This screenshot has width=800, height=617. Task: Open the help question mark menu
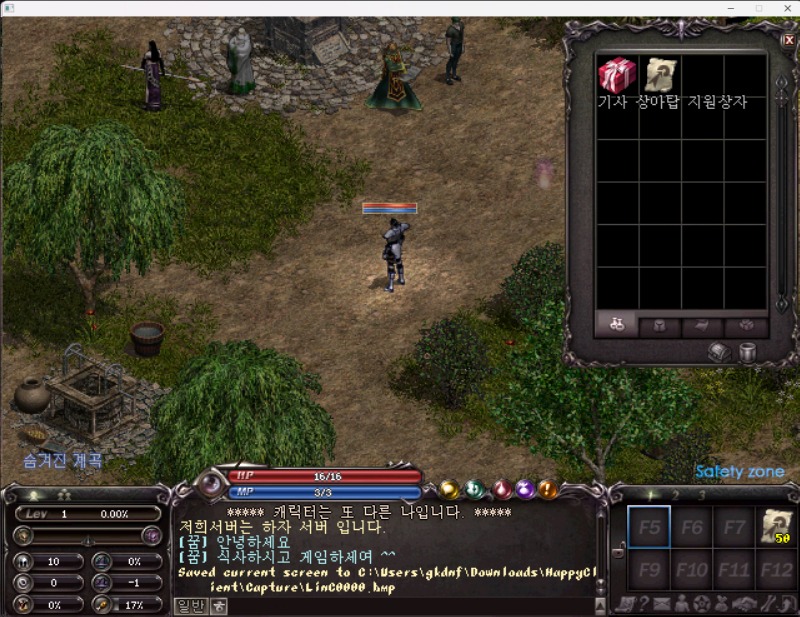tap(643, 603)
